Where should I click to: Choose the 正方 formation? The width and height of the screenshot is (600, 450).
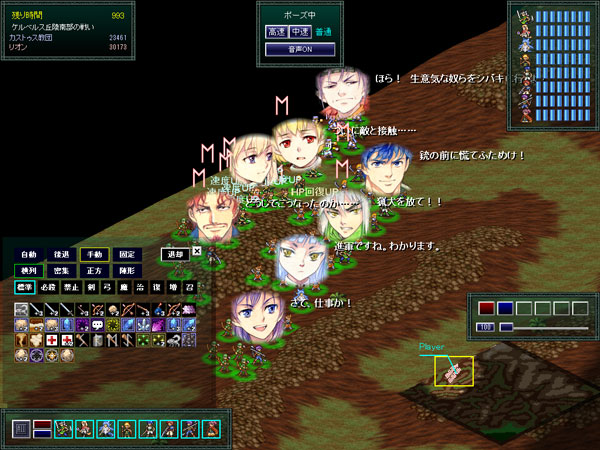[x=94, y=271]
